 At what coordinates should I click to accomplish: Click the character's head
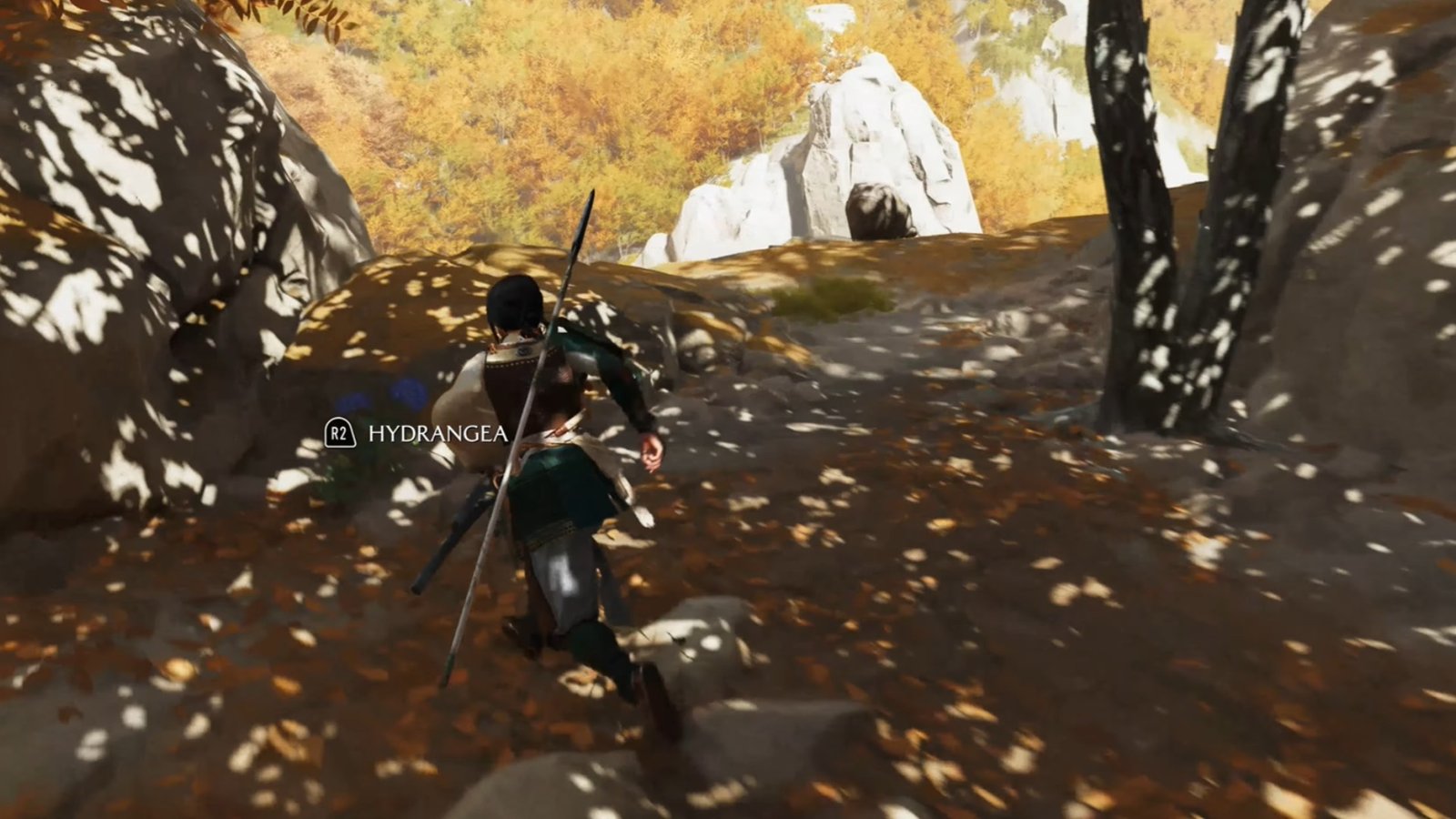[512, 308]
